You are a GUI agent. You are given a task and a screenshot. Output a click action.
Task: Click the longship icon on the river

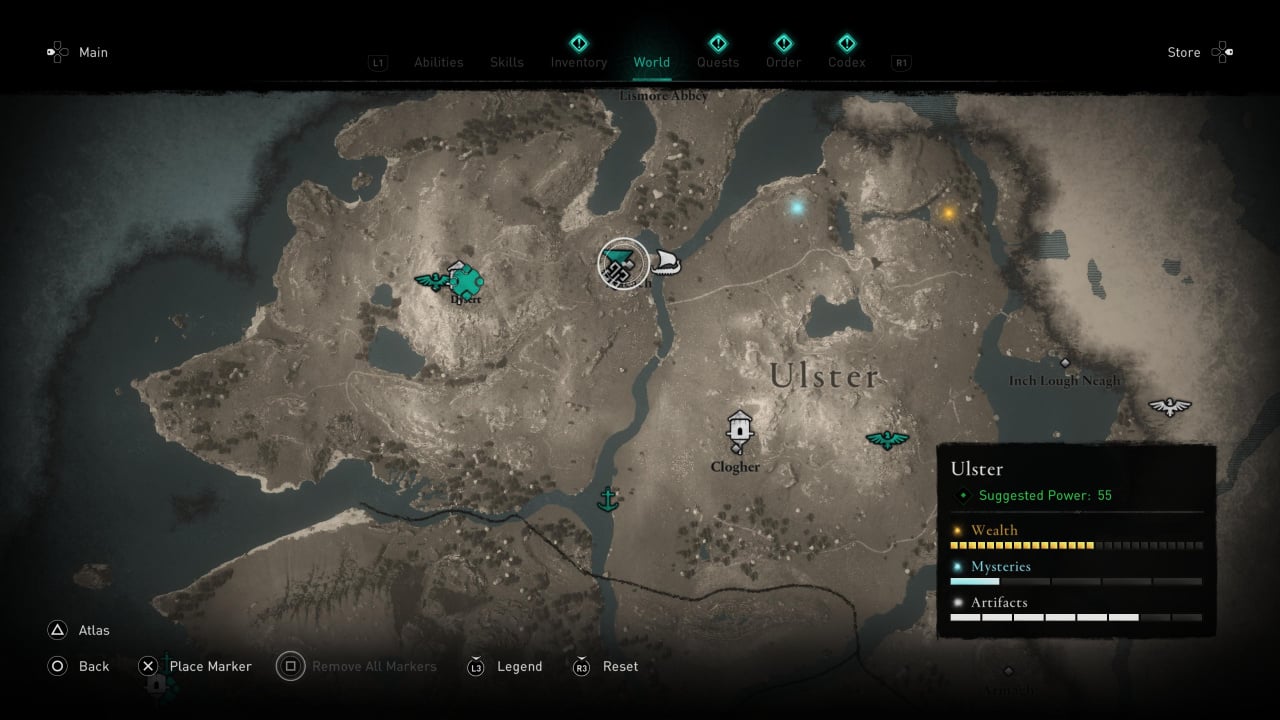[x=666, y=263]
